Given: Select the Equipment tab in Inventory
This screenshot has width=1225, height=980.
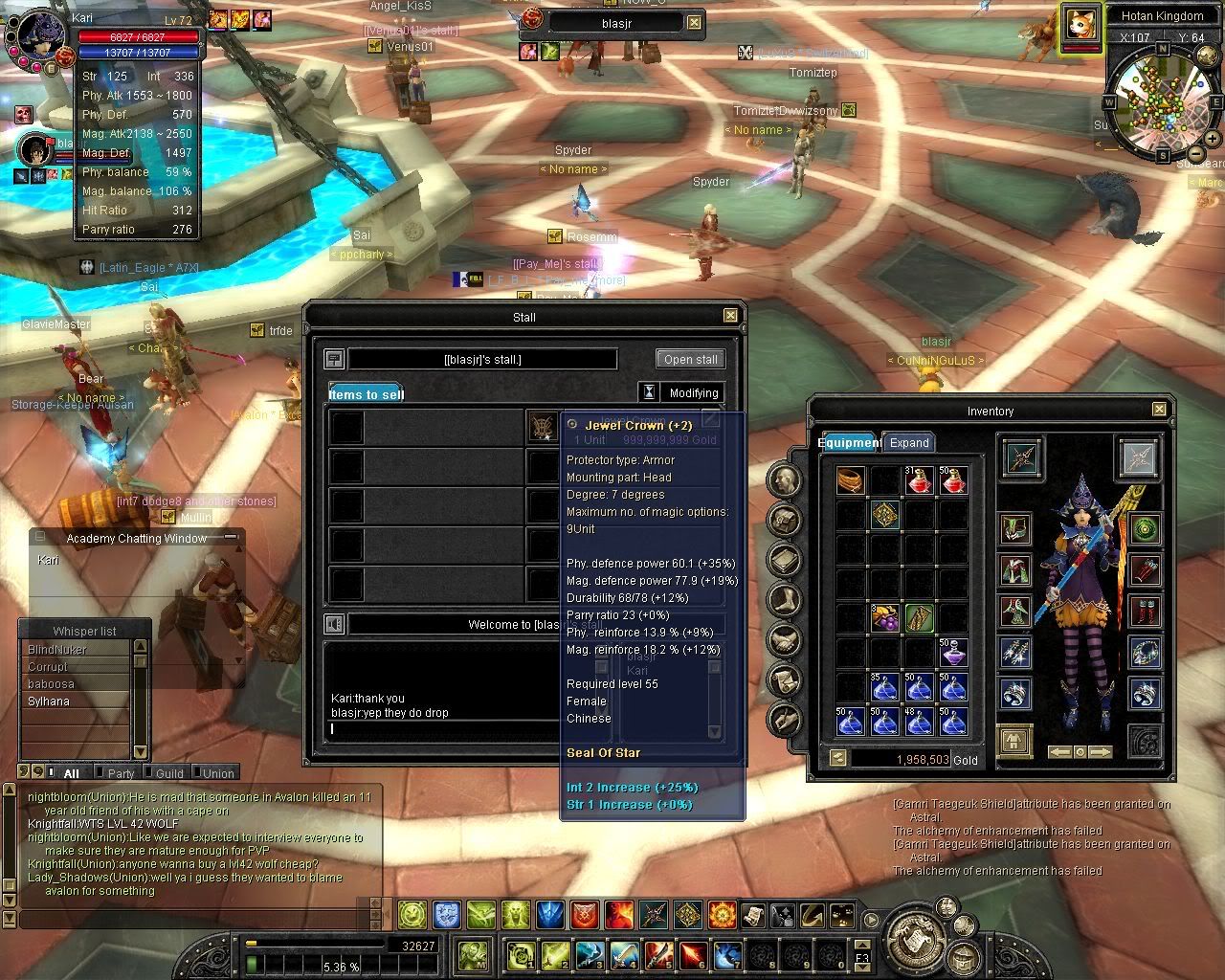Looking at the screenshot, I should pyautogui.click(x=850, y=443).
